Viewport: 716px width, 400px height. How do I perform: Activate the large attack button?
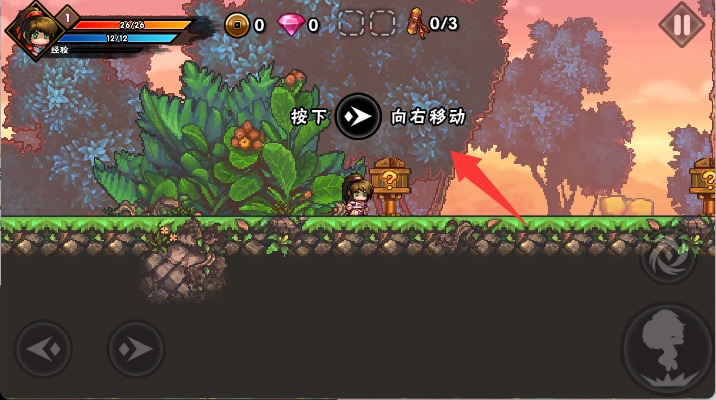click(668, 350)
